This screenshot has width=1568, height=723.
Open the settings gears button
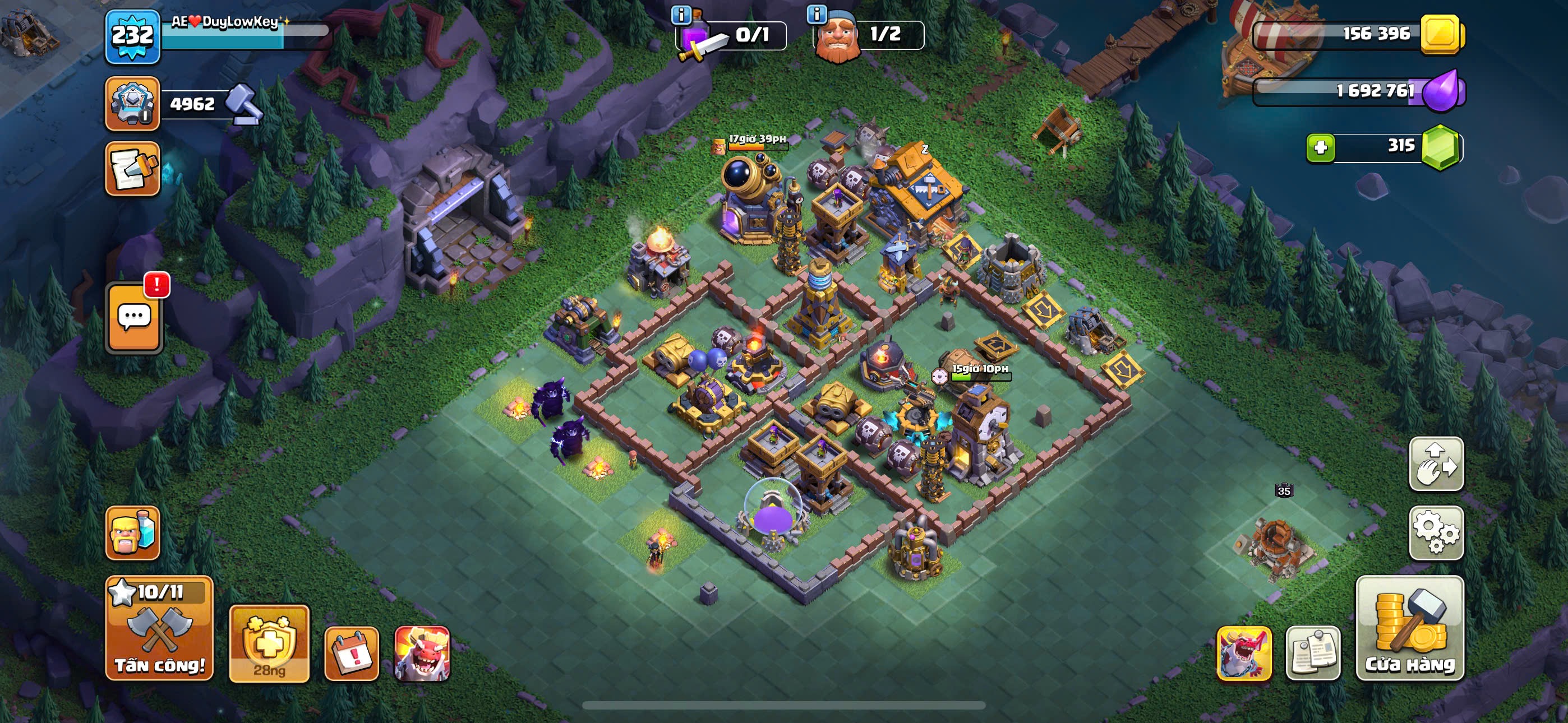1436,532
